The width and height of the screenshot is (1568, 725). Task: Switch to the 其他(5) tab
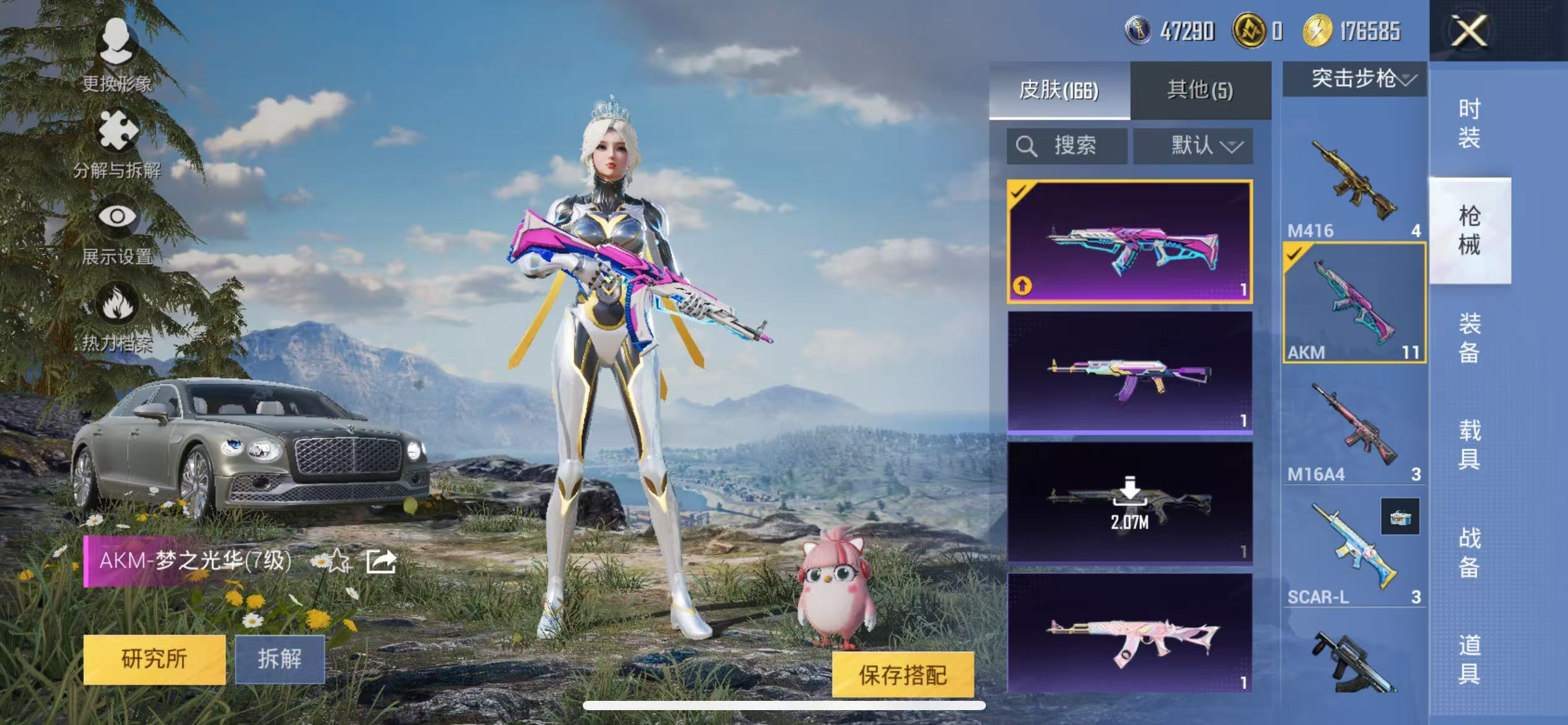tap(1200, 90)
